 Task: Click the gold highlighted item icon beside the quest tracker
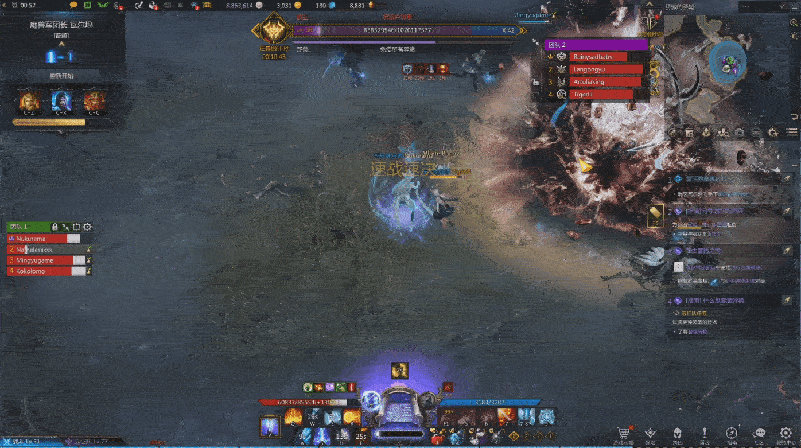(656, 212)
